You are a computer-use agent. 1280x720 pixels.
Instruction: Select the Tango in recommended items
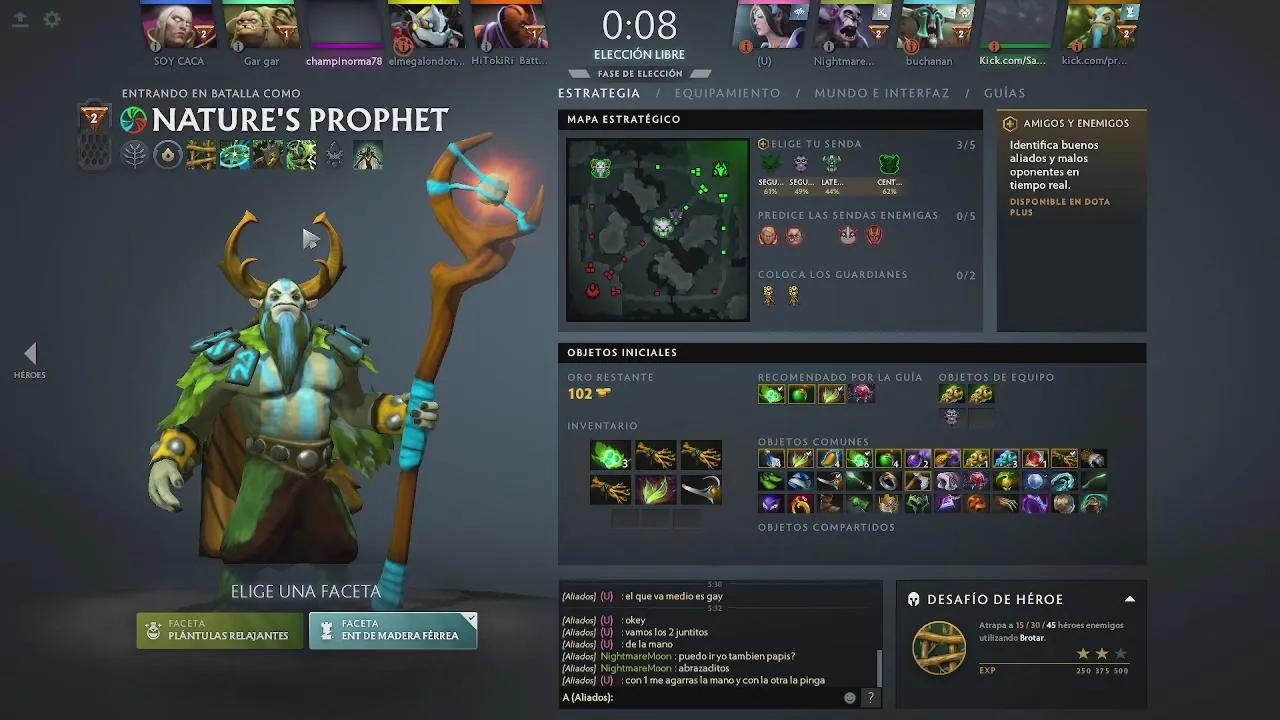(771, 393)
